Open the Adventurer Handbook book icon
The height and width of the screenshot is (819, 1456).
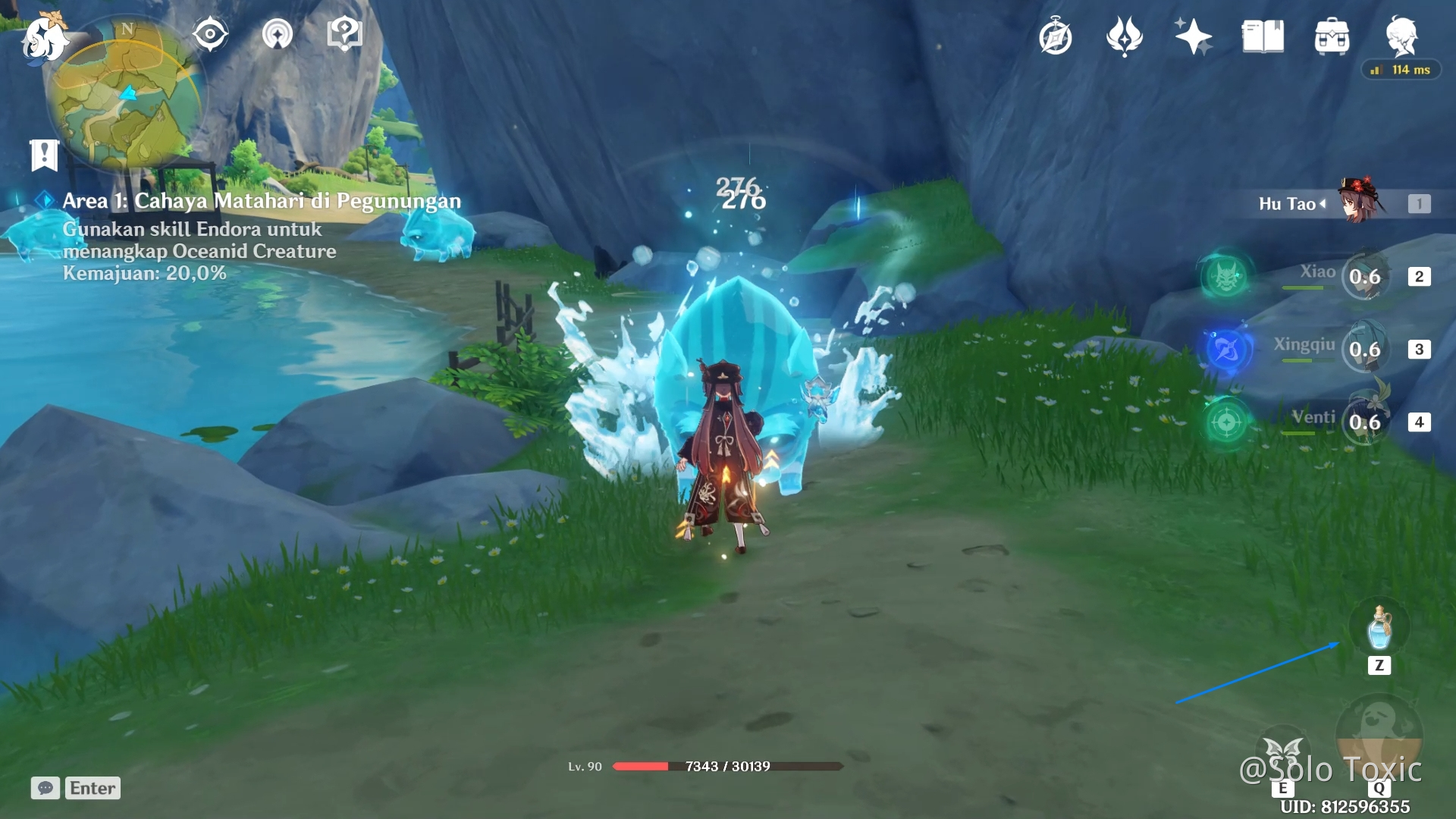(1263, 37)
